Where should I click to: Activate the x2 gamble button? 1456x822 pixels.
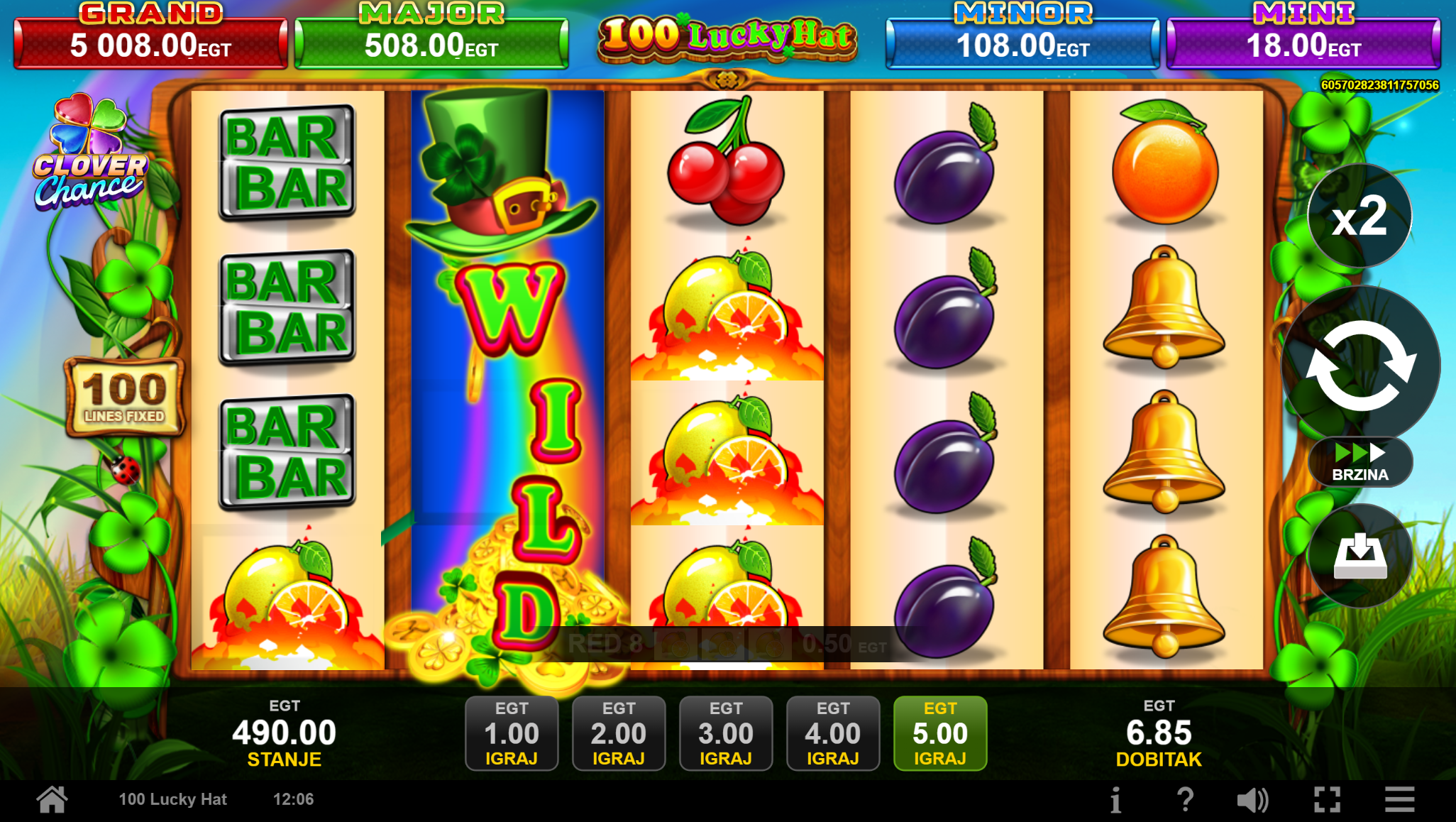1360,217
